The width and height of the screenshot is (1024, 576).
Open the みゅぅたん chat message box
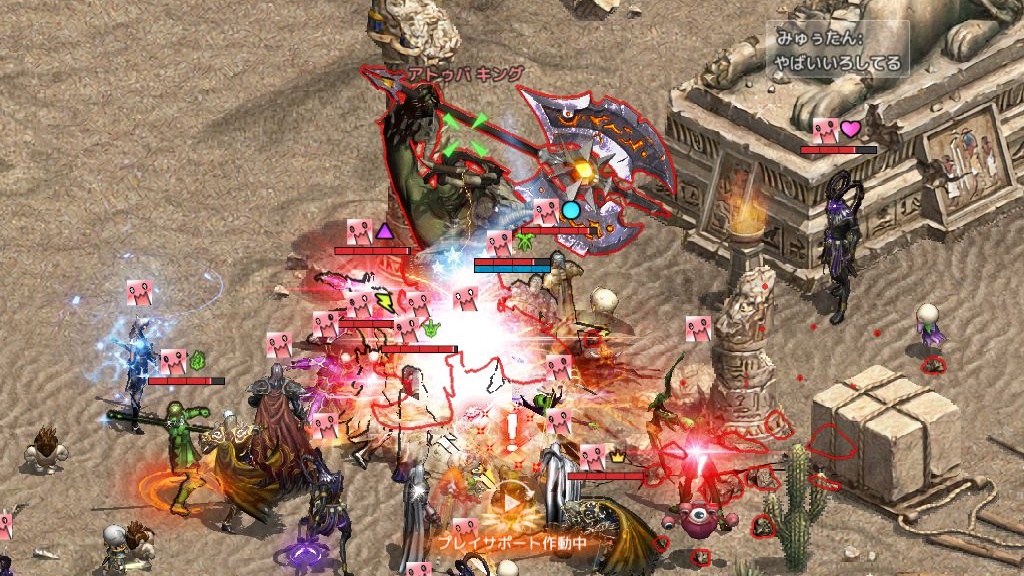(x=838, y=51)
